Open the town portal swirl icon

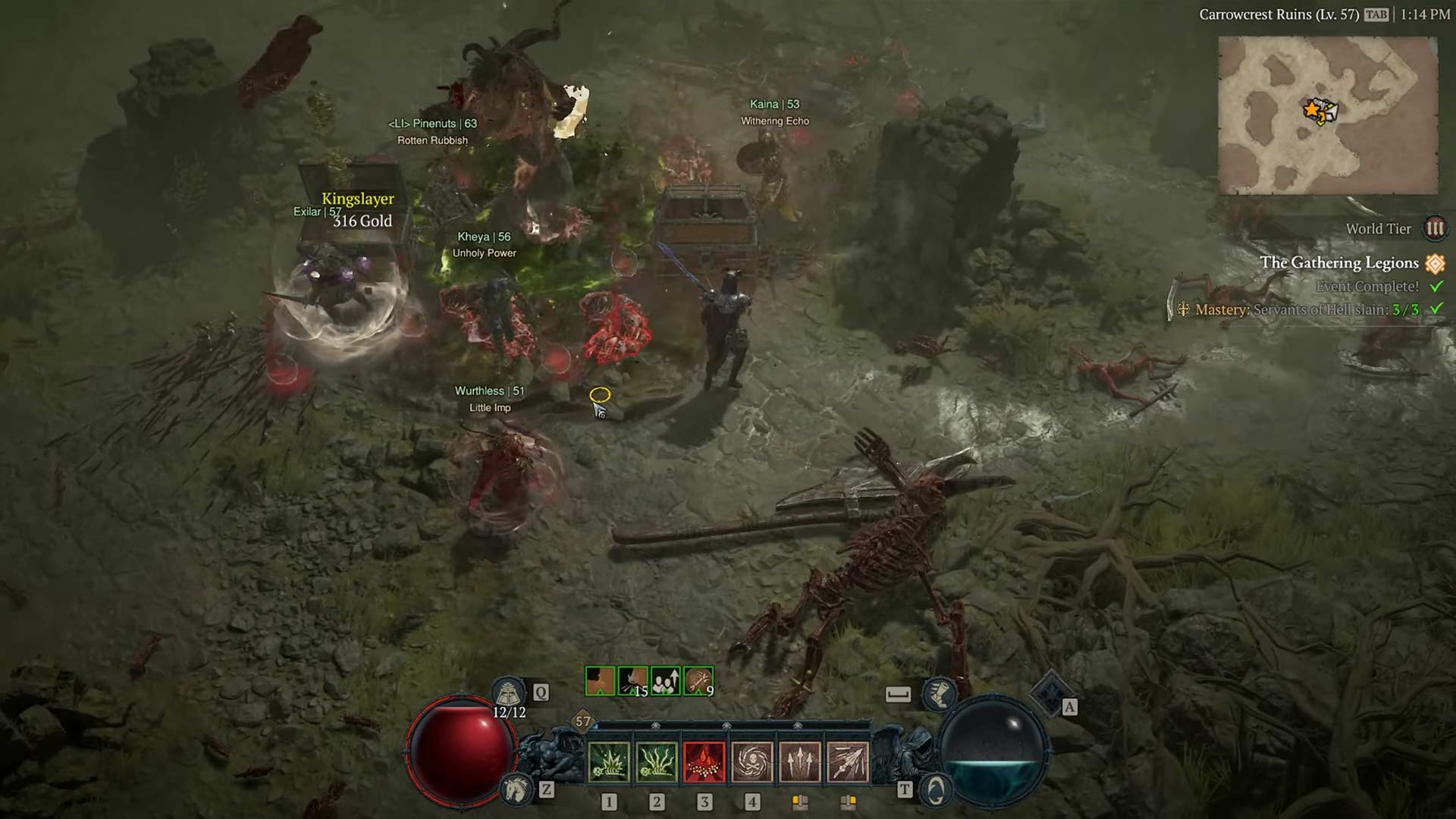(936, 790)
